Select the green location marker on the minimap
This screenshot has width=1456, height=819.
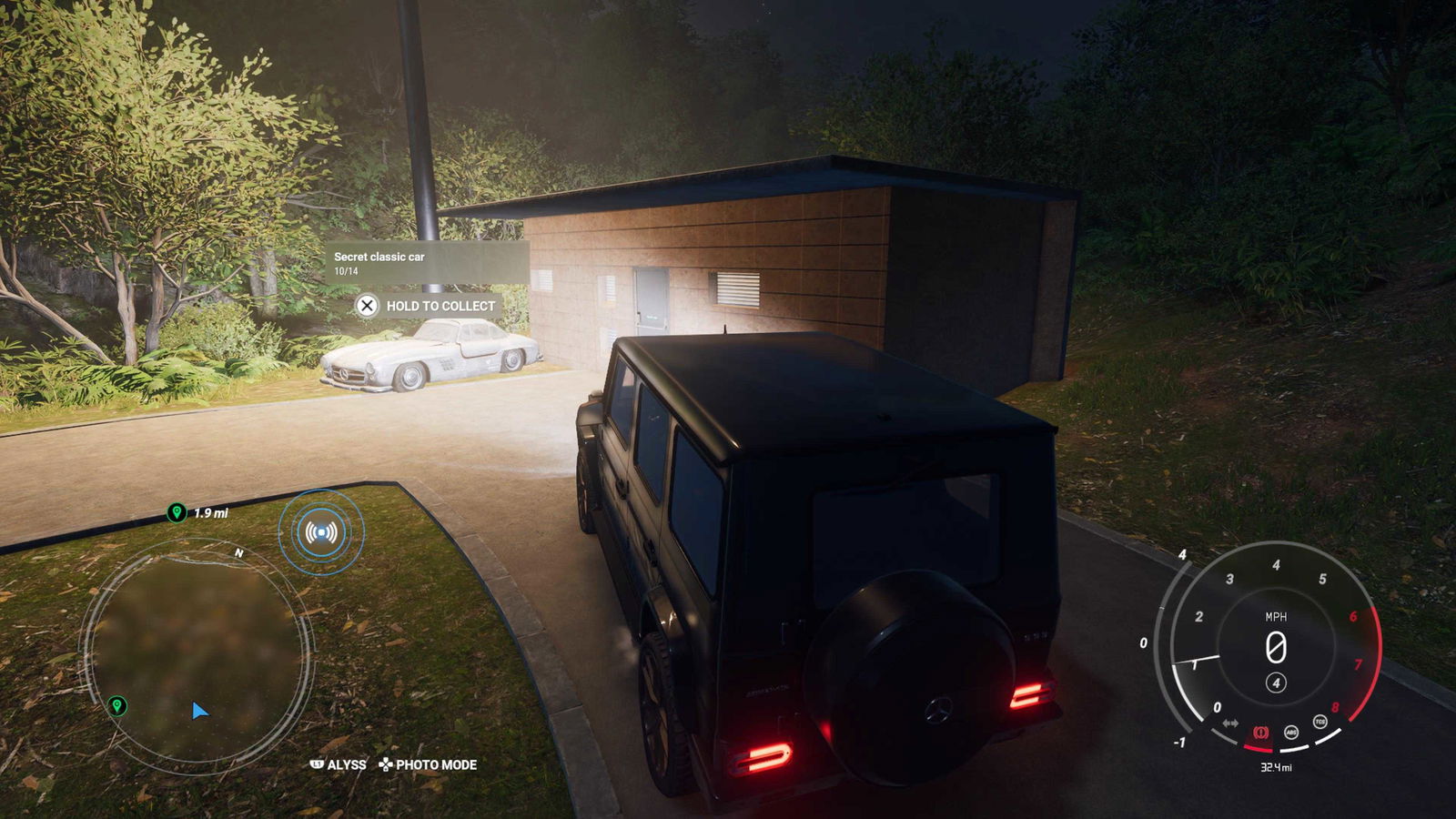pyautogui.click(x=116, y=705)
